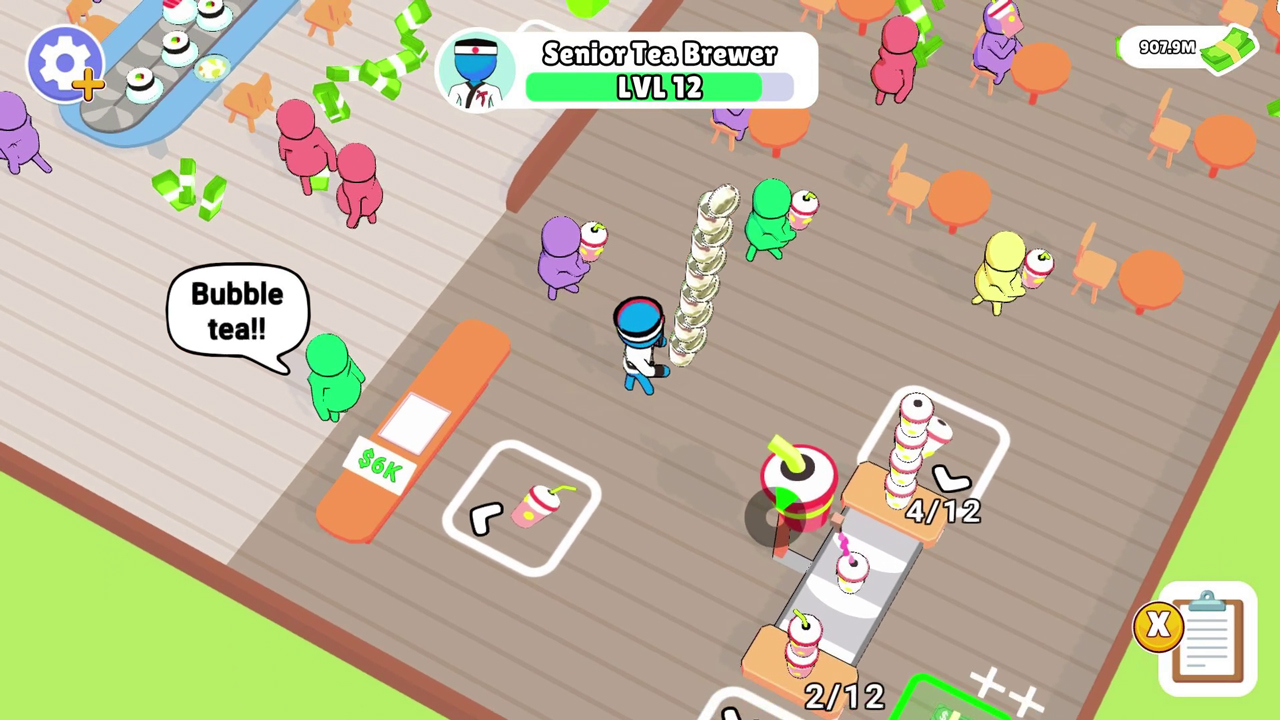This screenshot has width=1280, height=720.
Task: Click the 907.9M money counter
Action: [x=1167, y=48]
